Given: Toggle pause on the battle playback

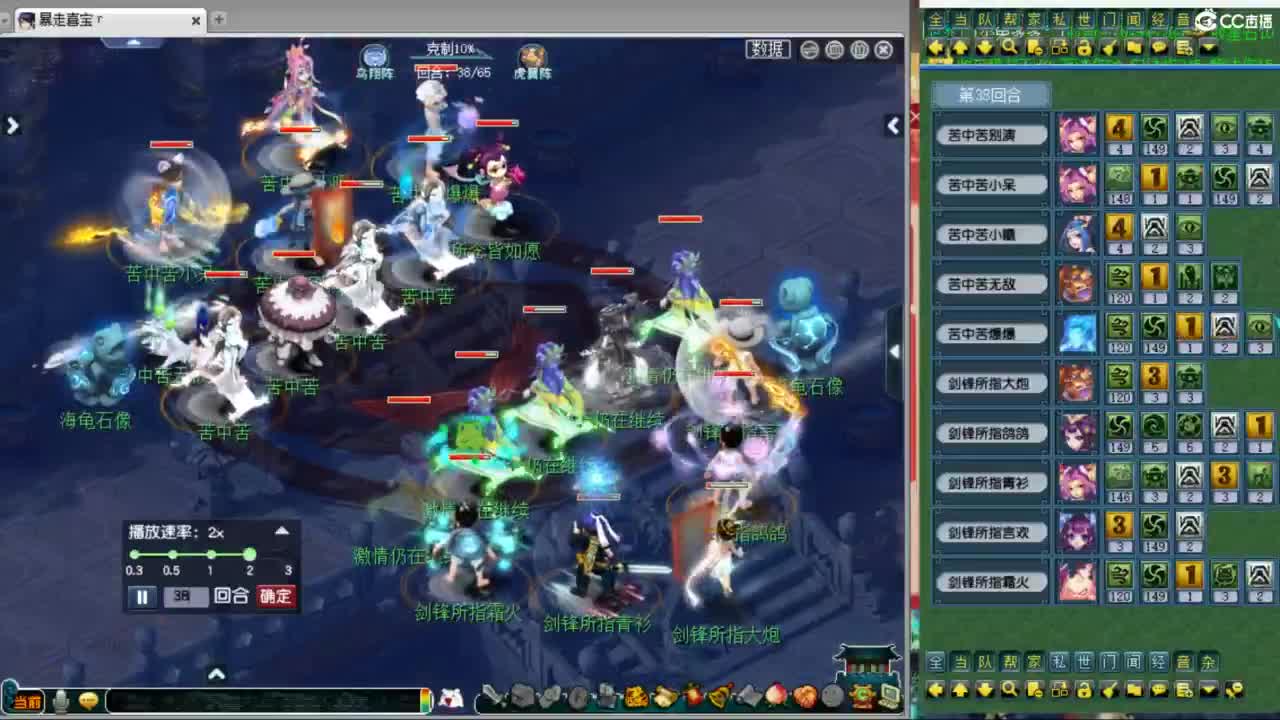Looking at the screenshot, I should click(x=143, y=596).
